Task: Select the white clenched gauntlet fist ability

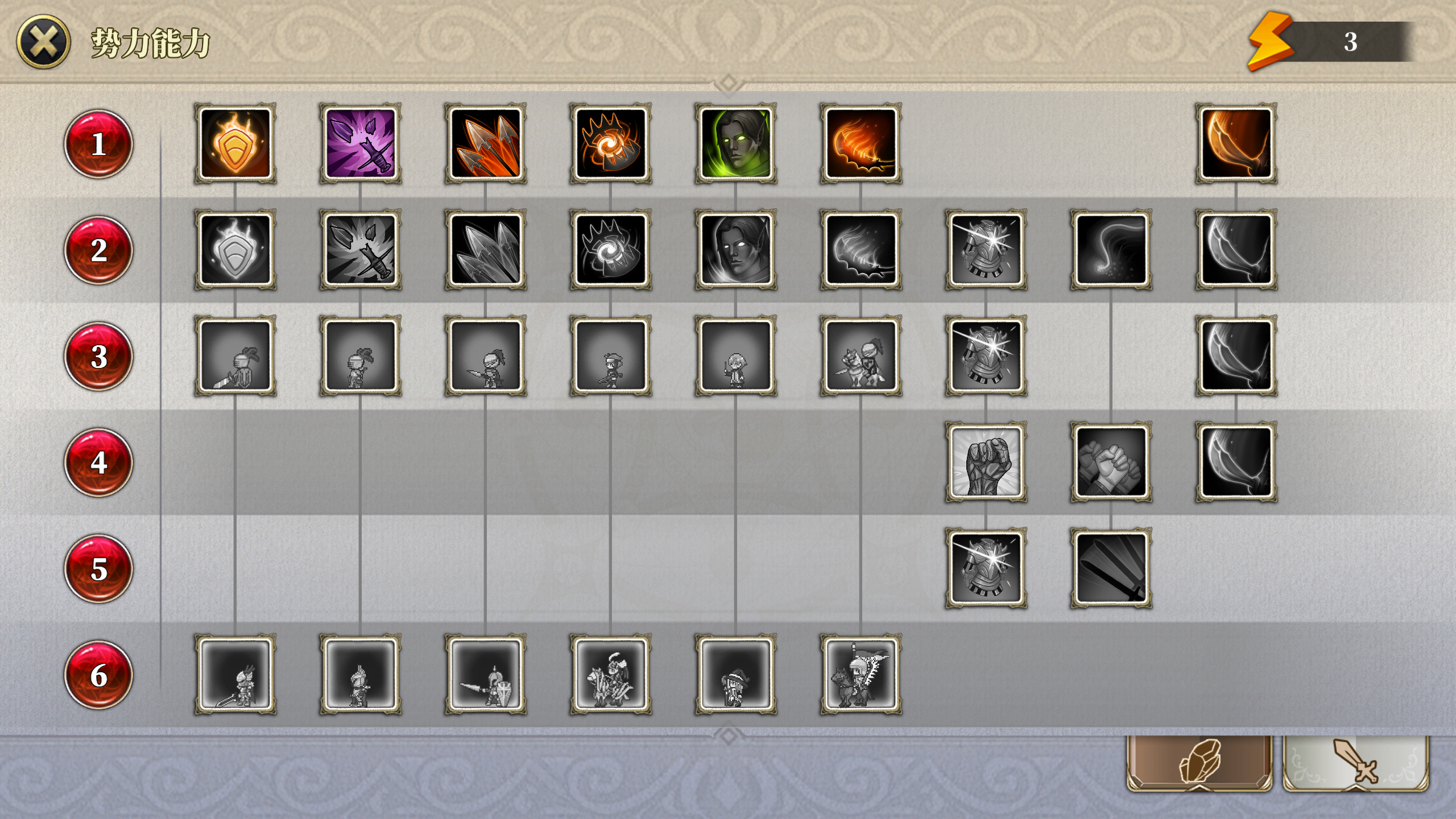Action: [986, 462]
